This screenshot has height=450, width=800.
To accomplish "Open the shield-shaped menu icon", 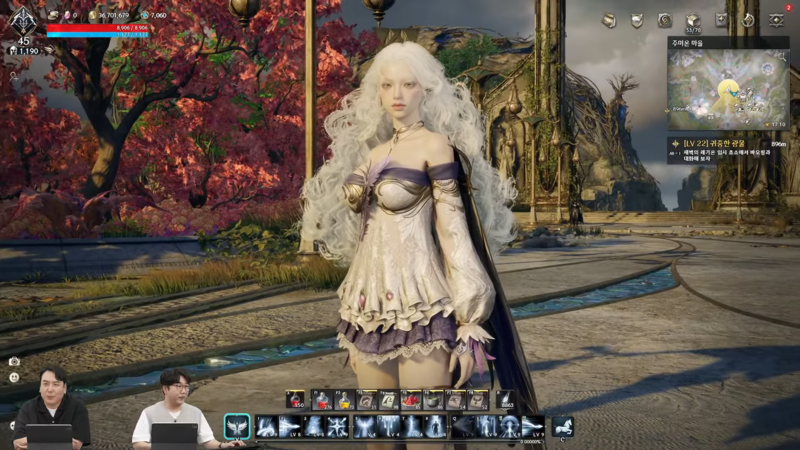I will click(636, 20).
